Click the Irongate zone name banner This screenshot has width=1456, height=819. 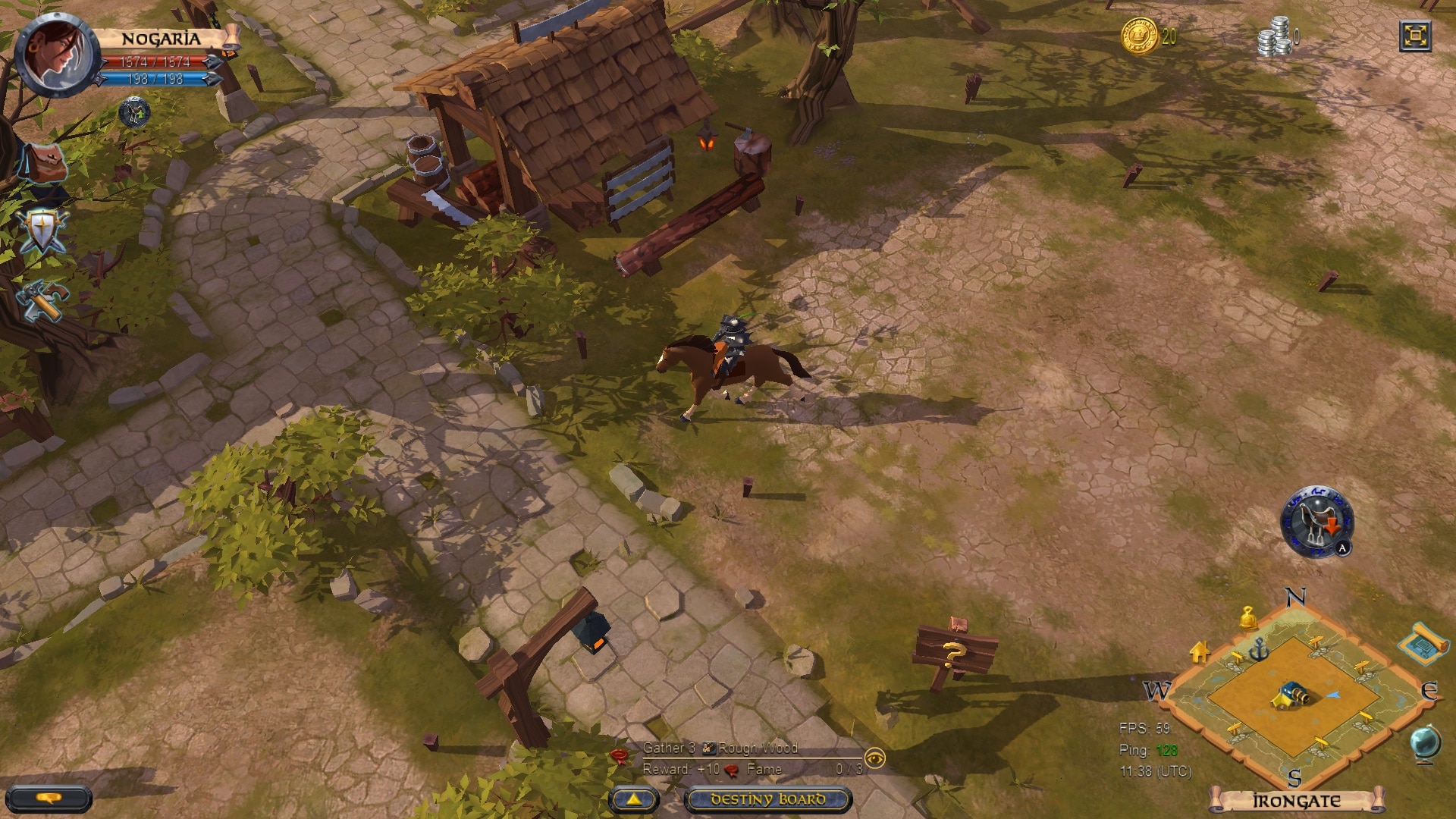pos(1298,802)
